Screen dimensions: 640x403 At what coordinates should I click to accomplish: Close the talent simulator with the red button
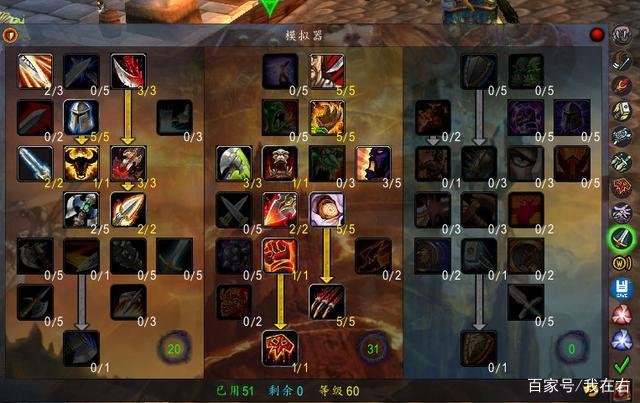click(597, 35)
